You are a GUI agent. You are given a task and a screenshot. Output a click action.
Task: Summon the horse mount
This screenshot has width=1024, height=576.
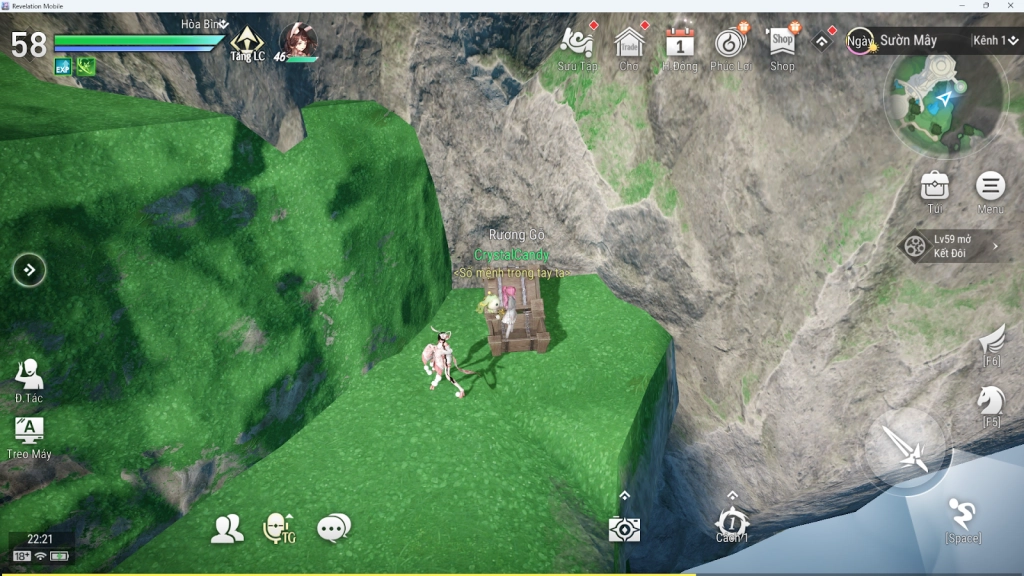(991, 402)
